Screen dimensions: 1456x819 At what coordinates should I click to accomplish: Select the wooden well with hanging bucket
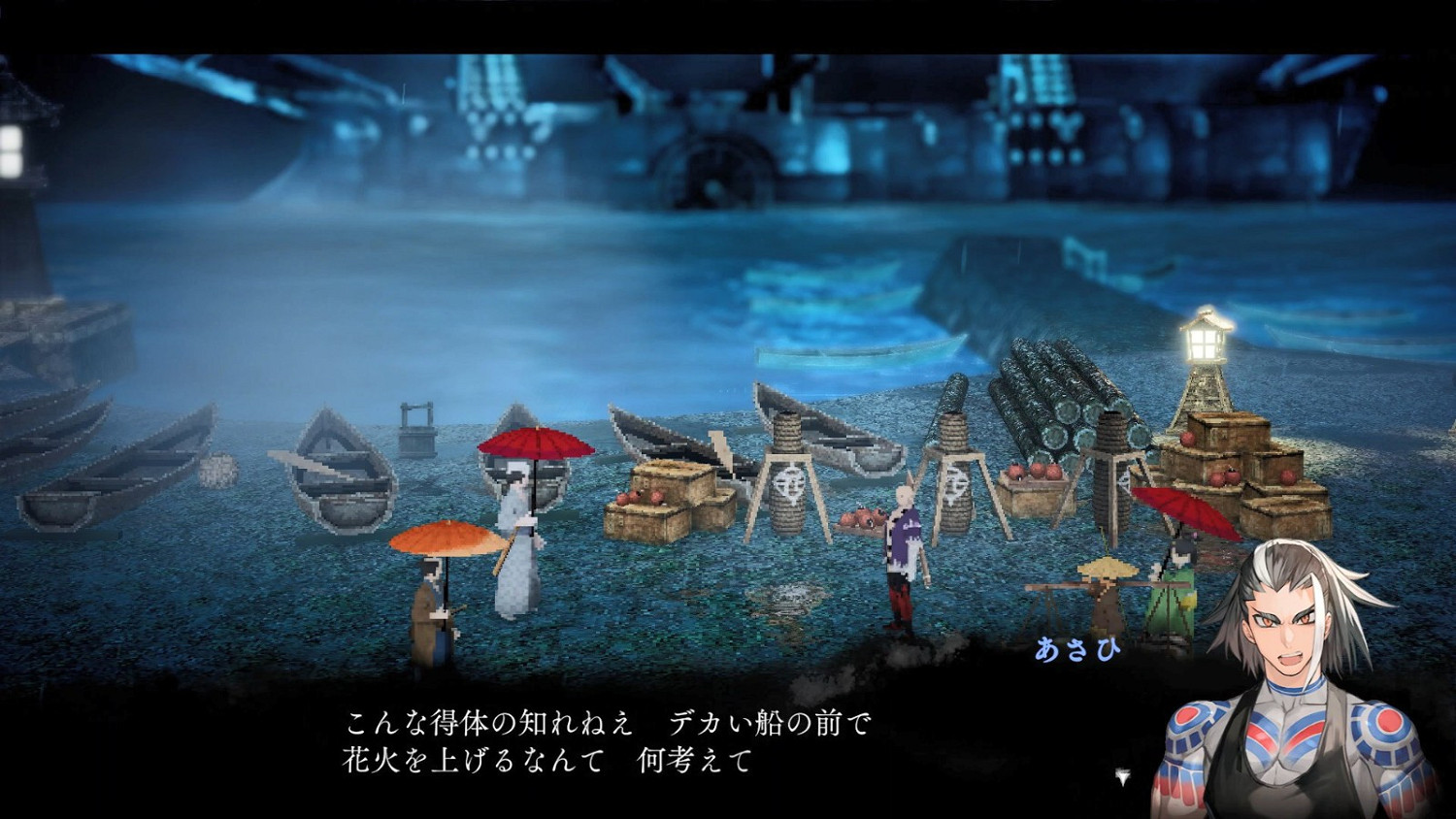pyautogui.click(x=419, y=427)
